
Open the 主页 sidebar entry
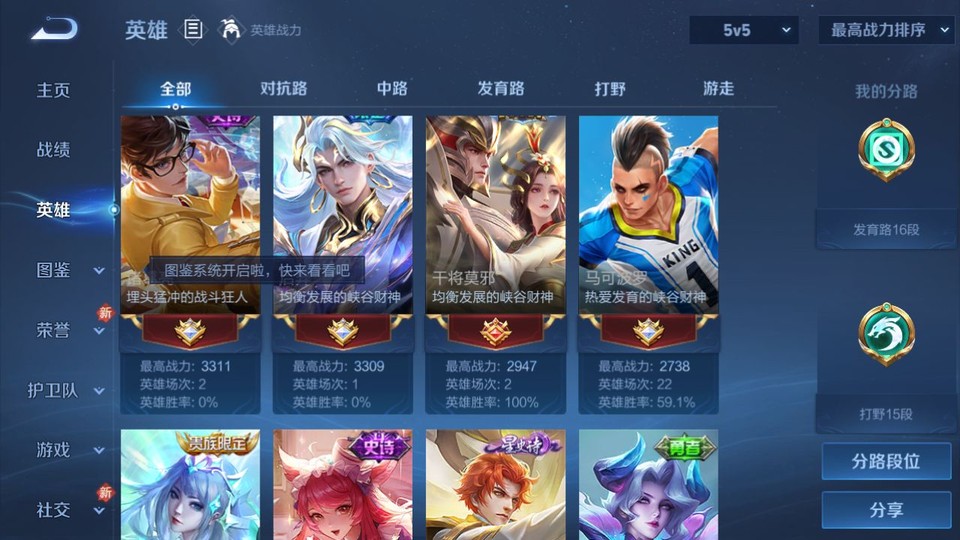click(x=54, y=90)
